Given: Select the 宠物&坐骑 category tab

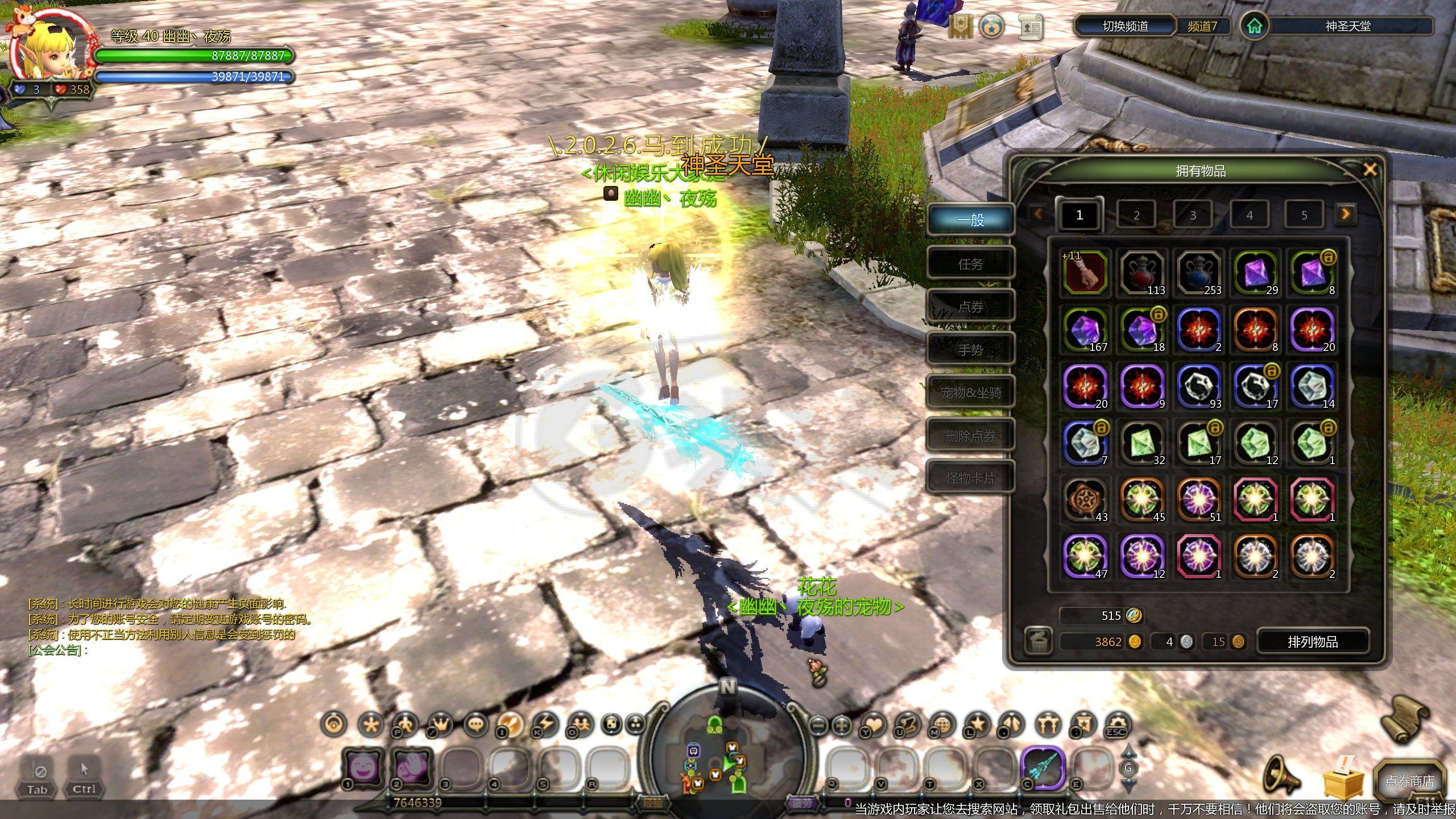Looking at the screenshot, I should [x=970, y=392].
